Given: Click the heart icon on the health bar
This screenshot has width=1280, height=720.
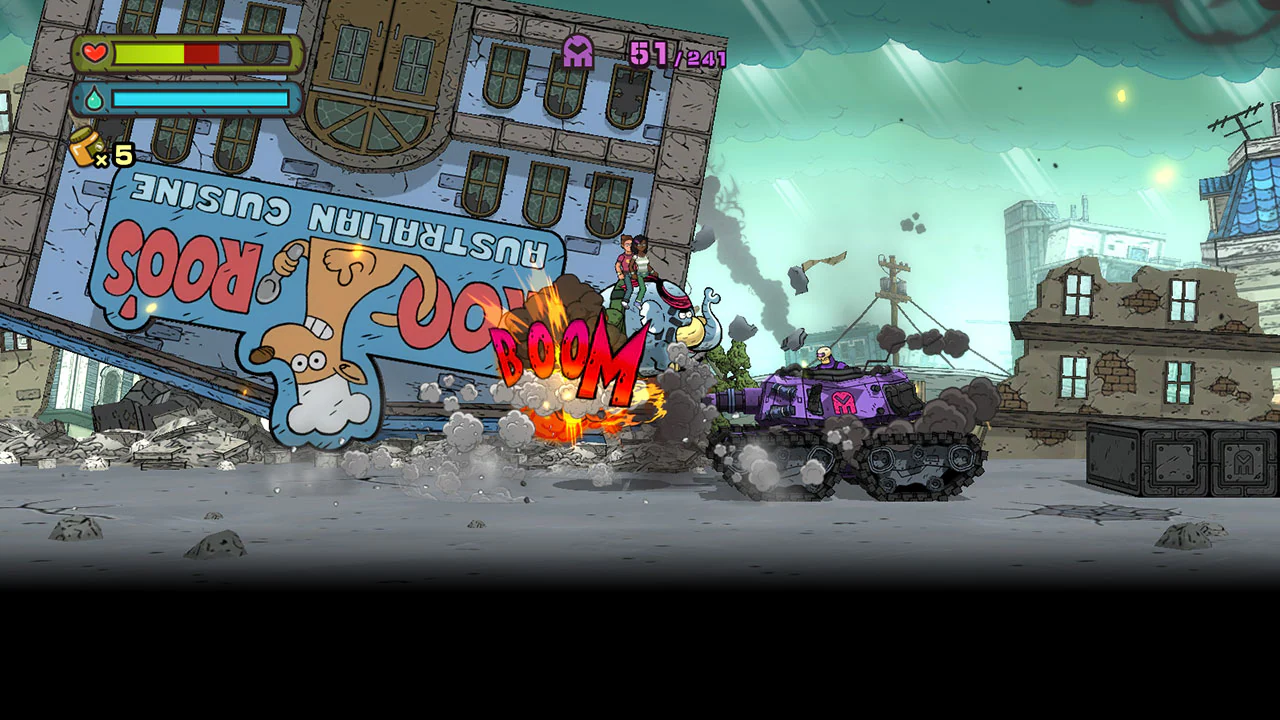Looking at the screenshot, I should pyautogui.click(x=94, y=53).
